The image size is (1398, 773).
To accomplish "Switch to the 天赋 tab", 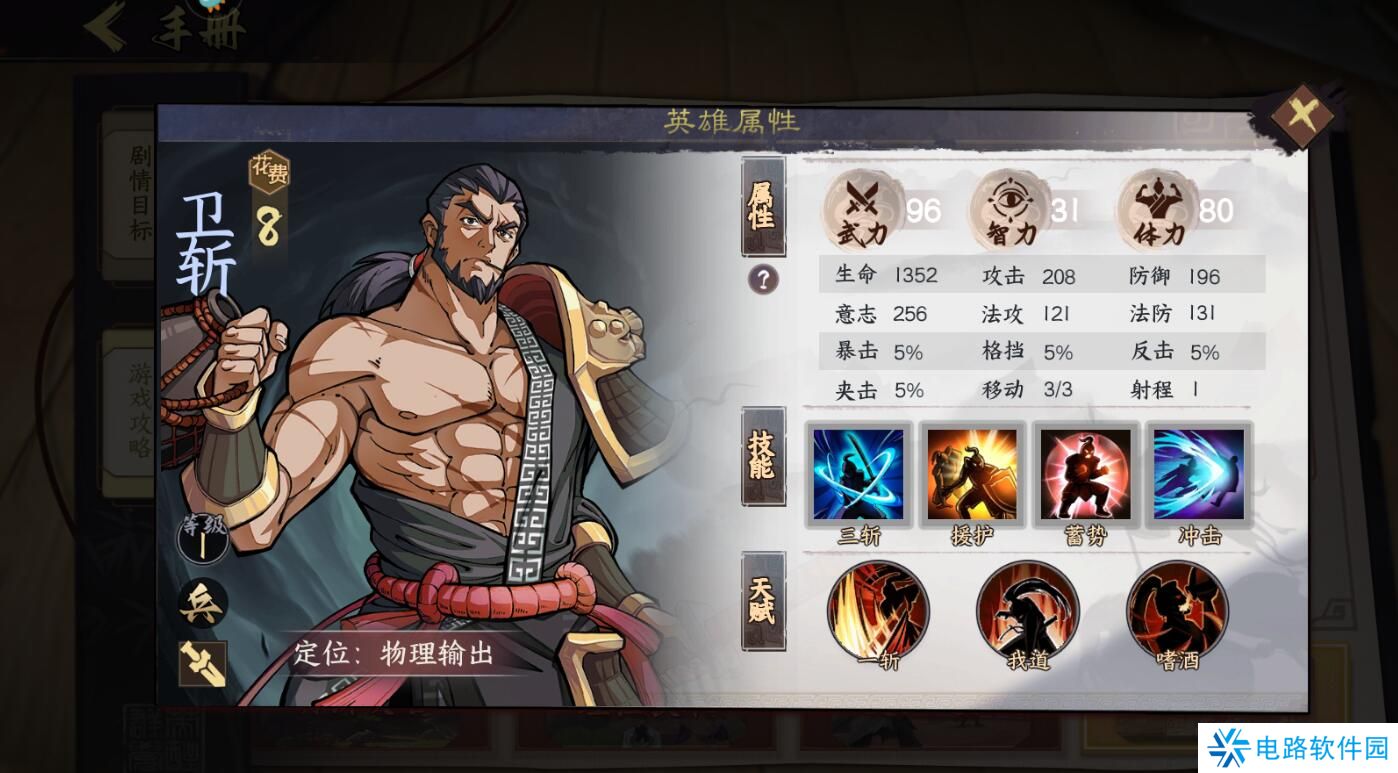I will 762,597.
